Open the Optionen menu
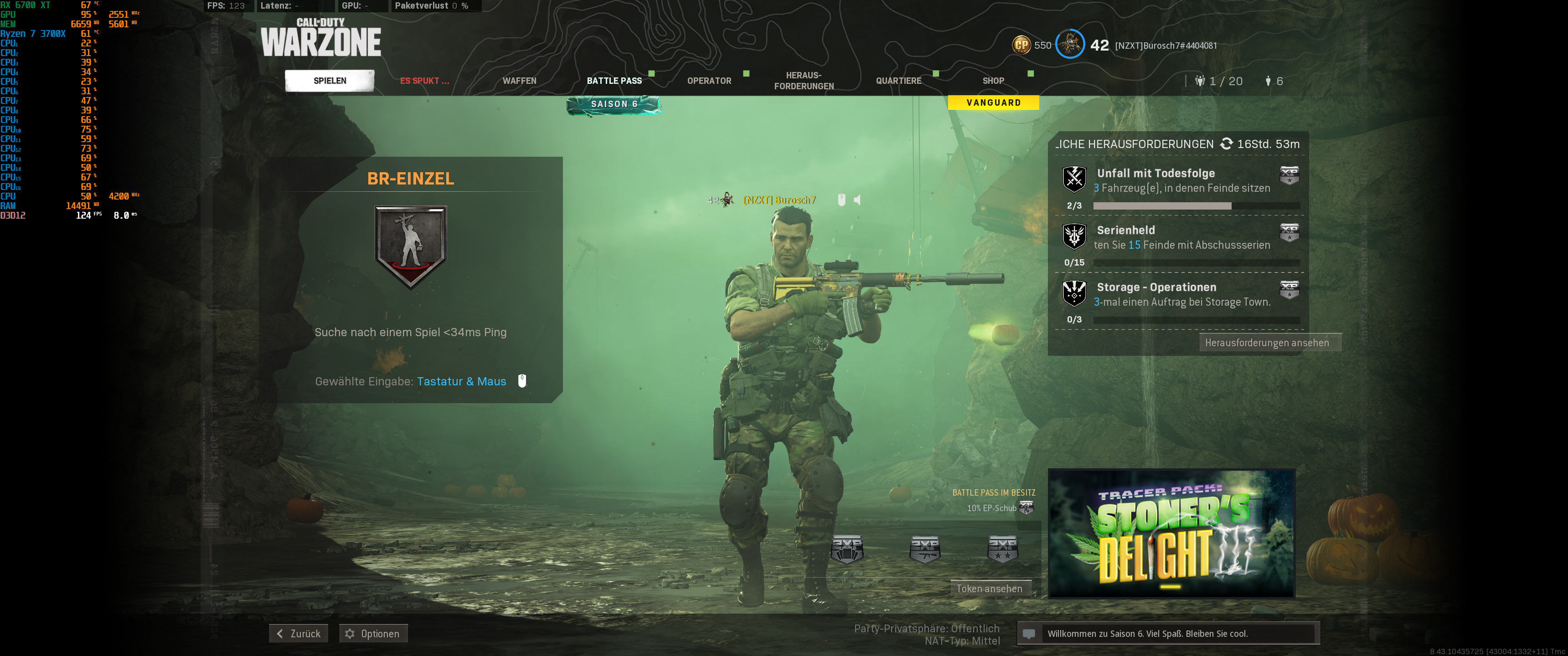The height and width of the screenshot is (656, 1568). tap(373, 634)
